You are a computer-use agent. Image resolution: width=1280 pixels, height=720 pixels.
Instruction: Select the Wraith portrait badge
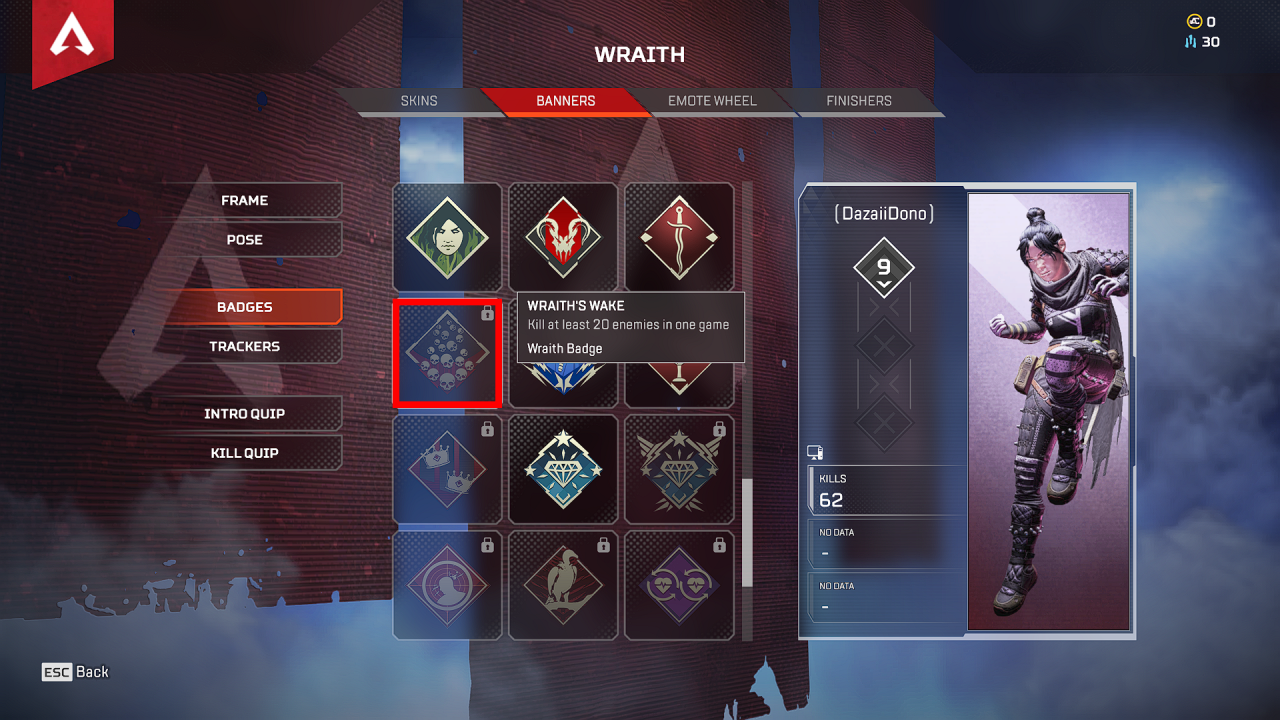[x=447, y=236]
